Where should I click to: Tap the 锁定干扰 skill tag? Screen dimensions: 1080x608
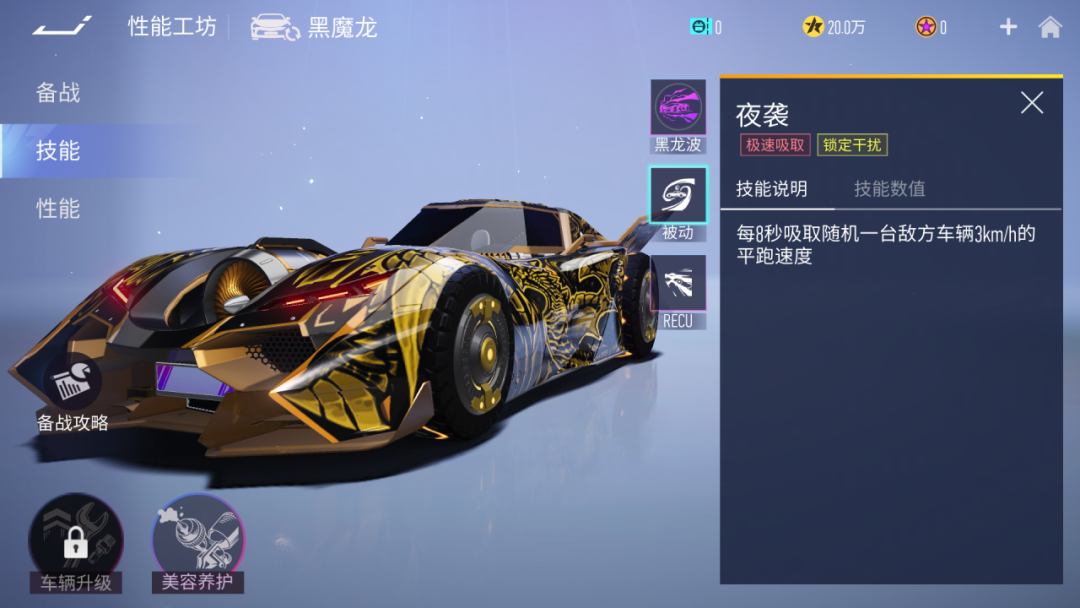852,145
